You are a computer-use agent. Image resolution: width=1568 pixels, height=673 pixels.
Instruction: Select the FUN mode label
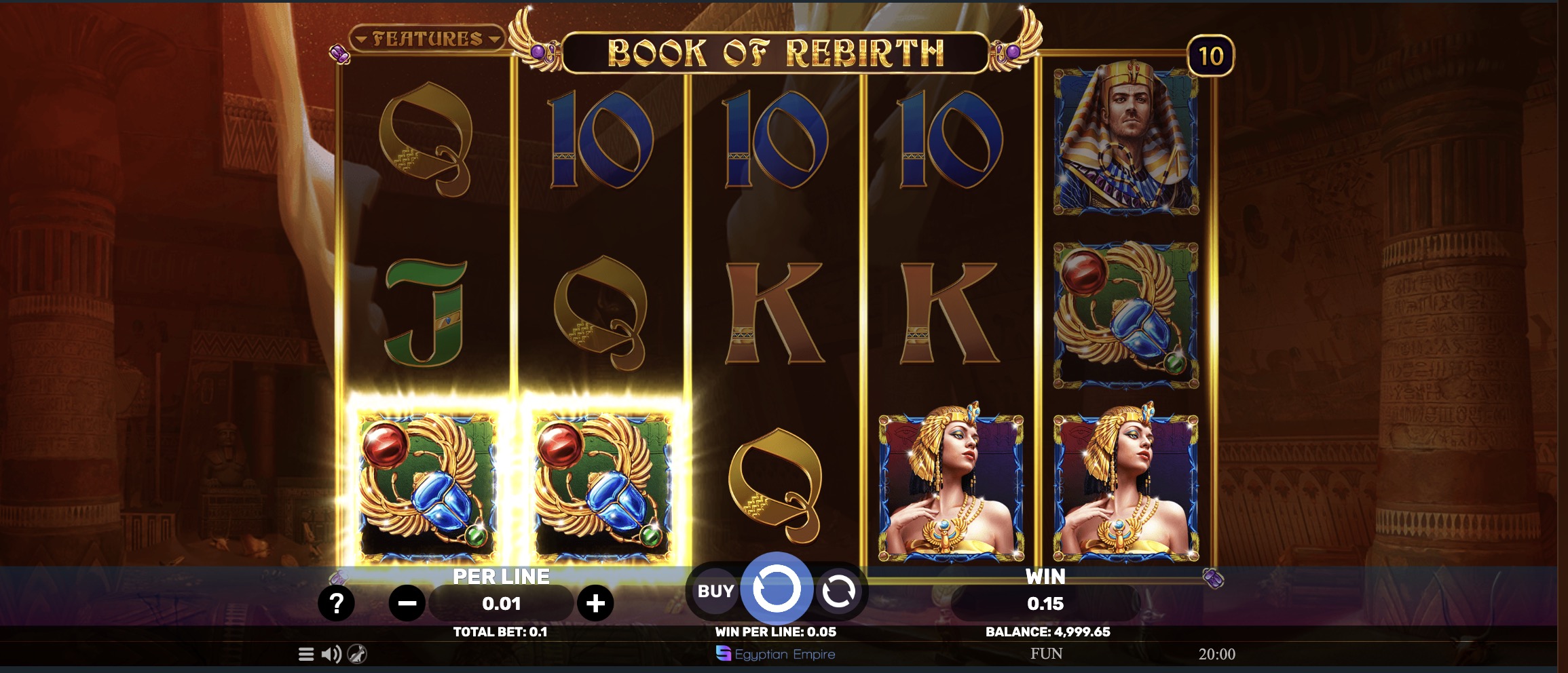[x=1045, y=654]
